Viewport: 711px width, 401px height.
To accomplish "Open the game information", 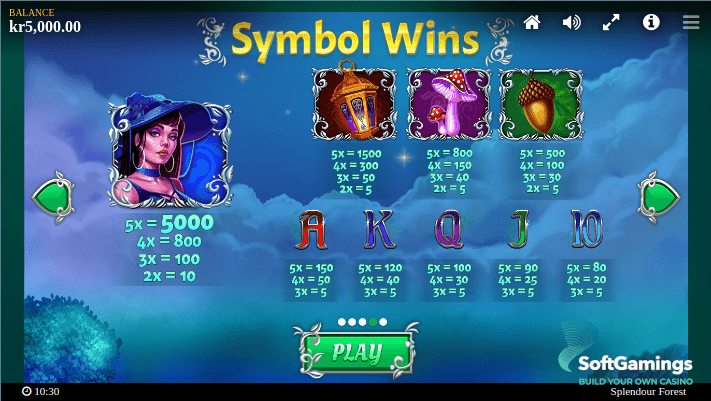I will (651, 22).
